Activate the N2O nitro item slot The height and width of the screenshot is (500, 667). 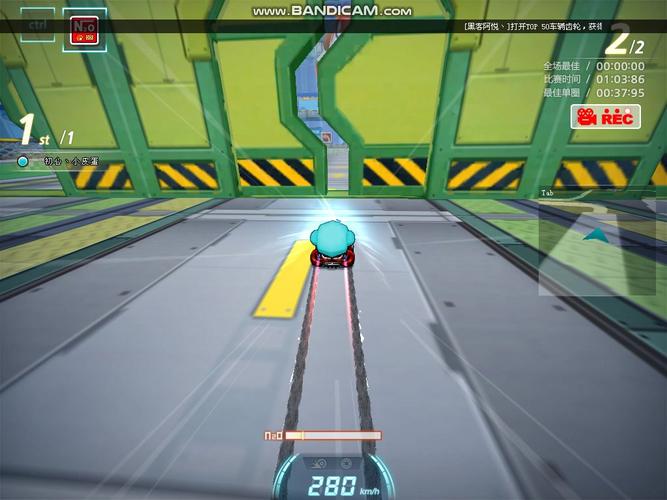84,27
